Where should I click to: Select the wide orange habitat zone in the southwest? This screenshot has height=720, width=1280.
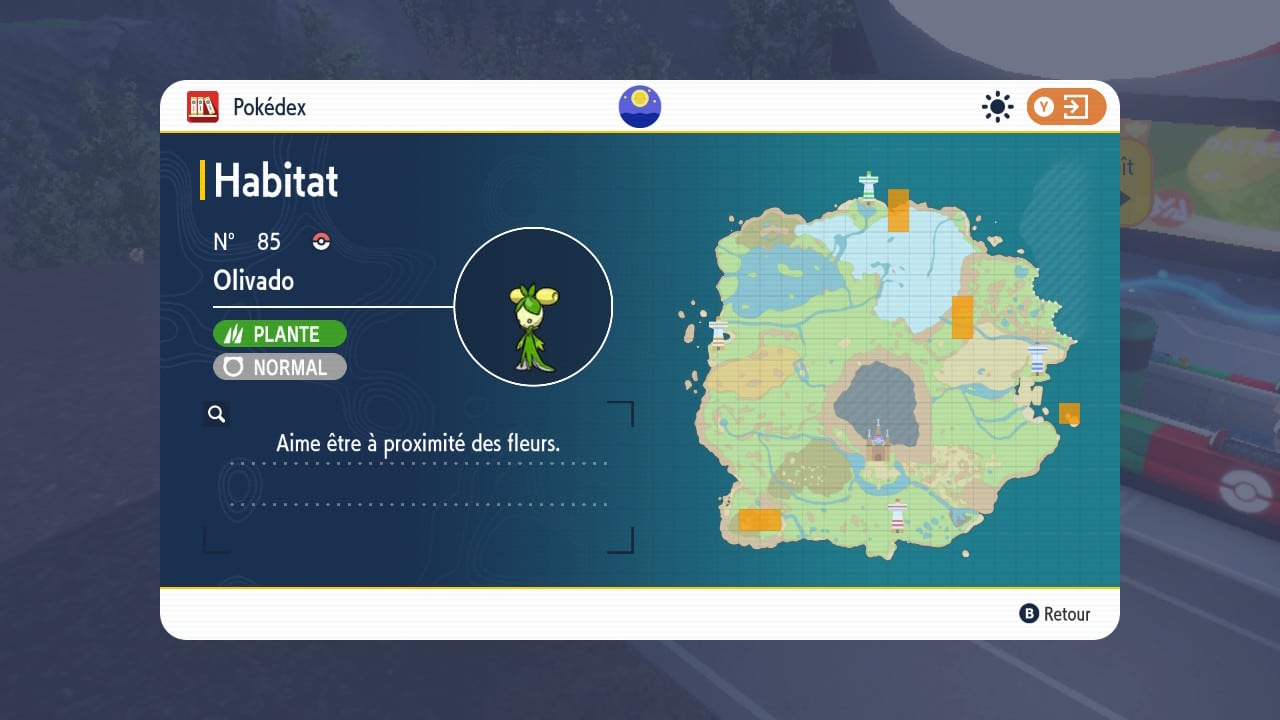[x=759, y=519]
